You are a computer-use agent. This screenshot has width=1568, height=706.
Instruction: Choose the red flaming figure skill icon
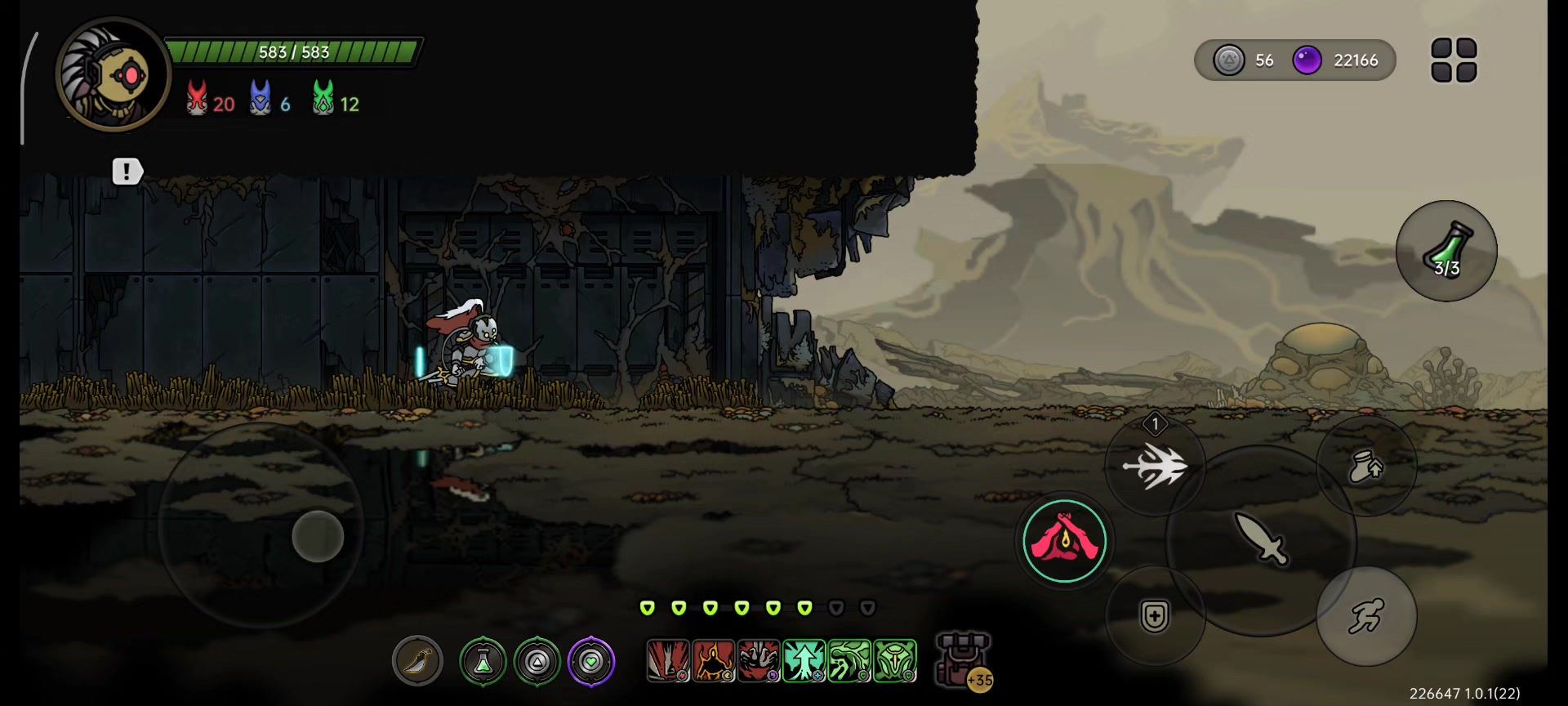pyautogui.click(x=713, y=660)
